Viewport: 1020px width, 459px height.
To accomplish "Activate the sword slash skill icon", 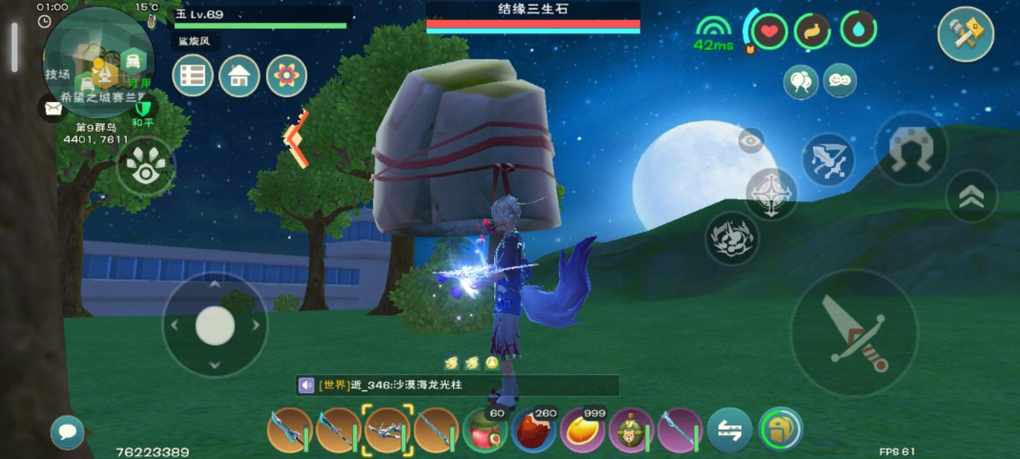I will 828,160.
